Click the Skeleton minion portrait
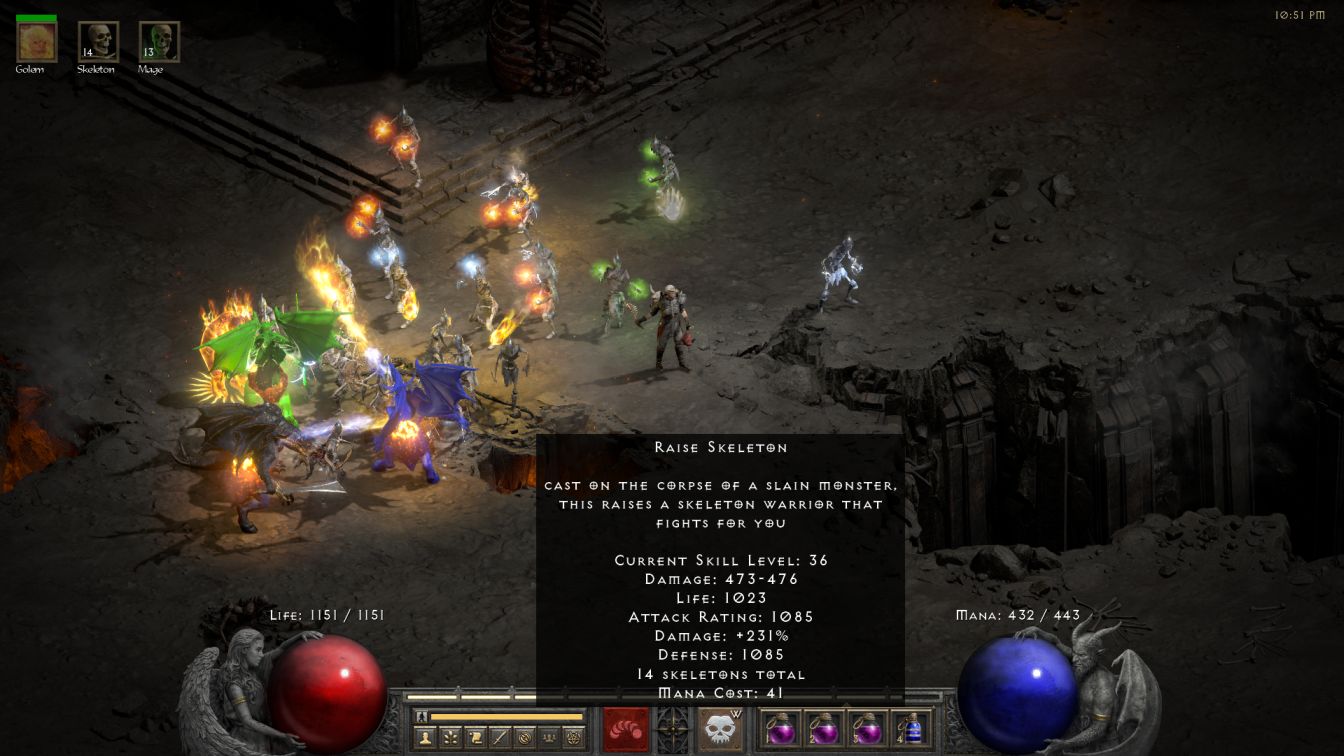Image resolution: width=1344 pixels, height=756 pixels. tap(98, 42)
